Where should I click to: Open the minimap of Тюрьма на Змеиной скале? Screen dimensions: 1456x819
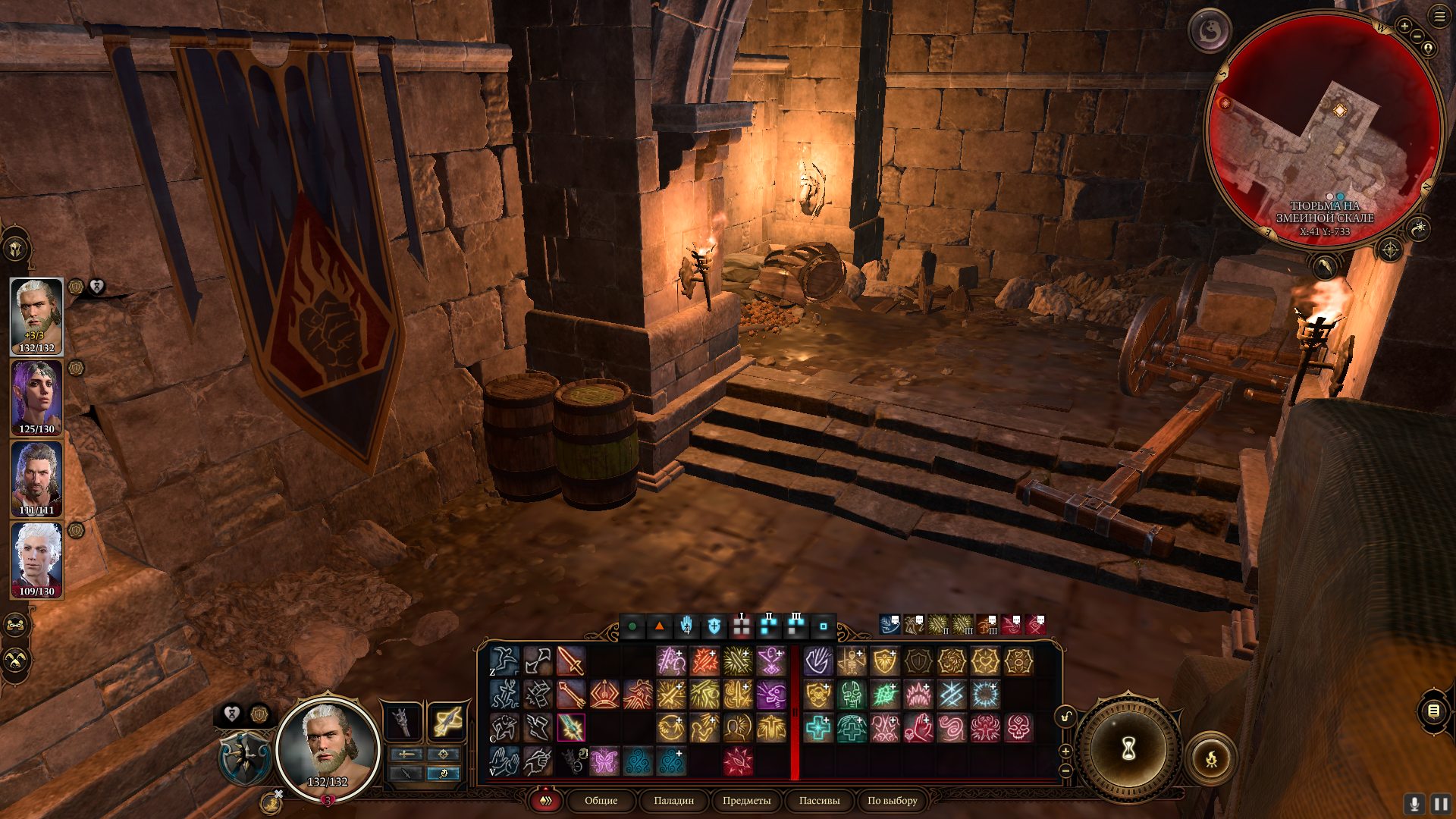pos(1324,129)
